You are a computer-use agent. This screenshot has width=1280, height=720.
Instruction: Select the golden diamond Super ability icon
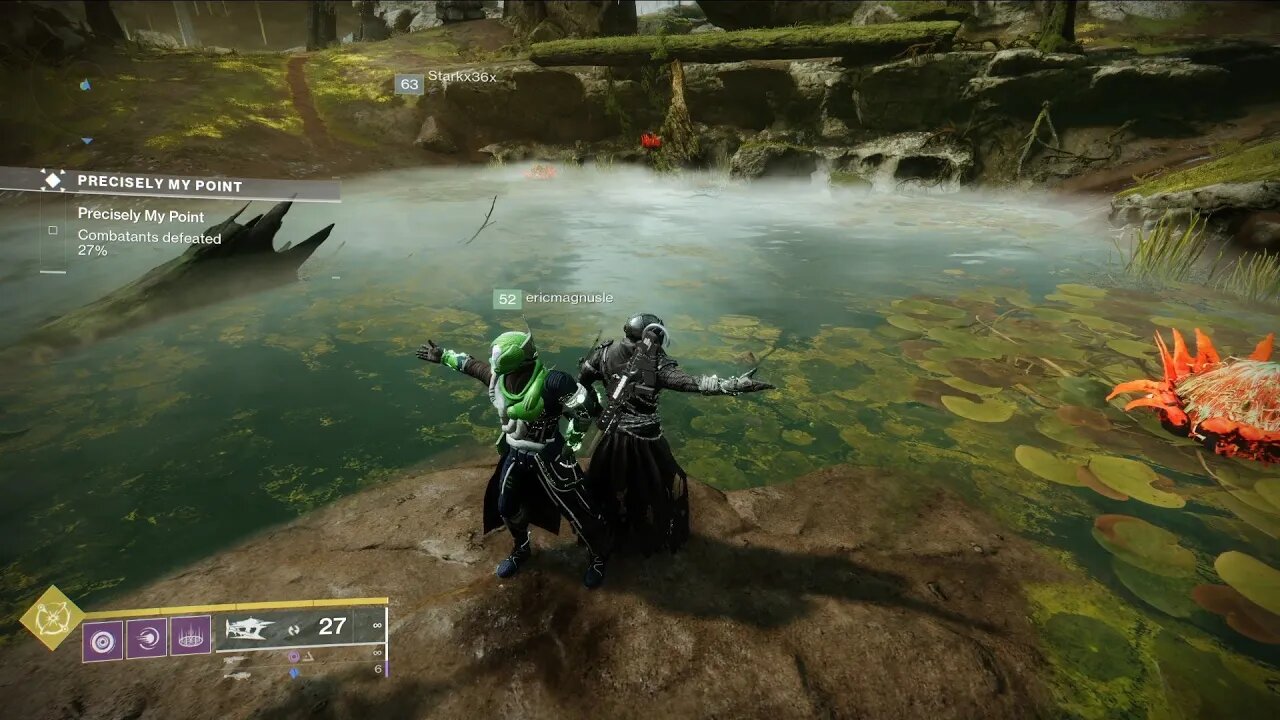click(52, 618)
